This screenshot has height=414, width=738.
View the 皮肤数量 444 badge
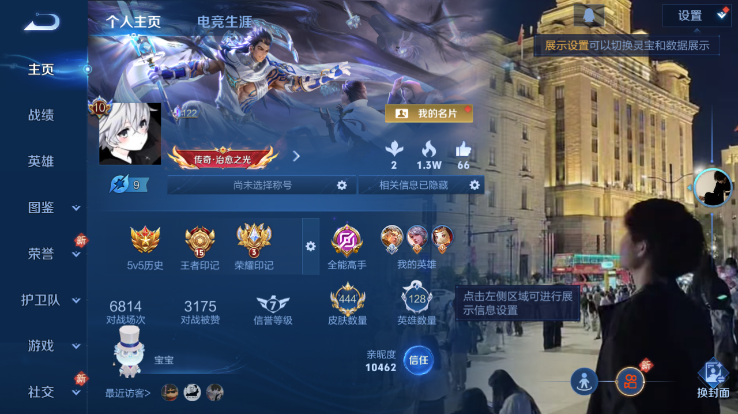347,302
